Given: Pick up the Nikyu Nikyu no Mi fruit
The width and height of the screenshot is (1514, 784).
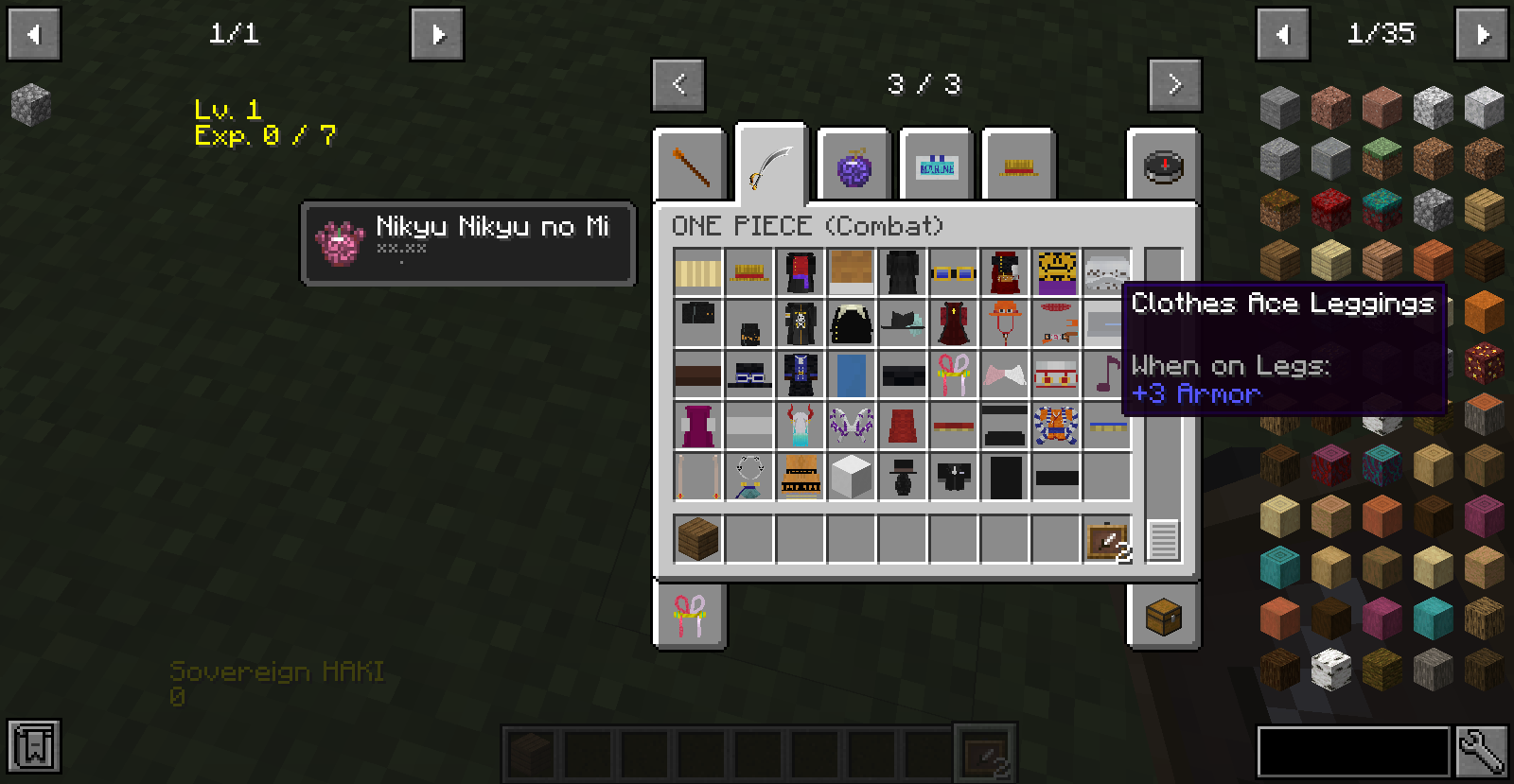Looking at the screenshot, I should coord(341,244).
